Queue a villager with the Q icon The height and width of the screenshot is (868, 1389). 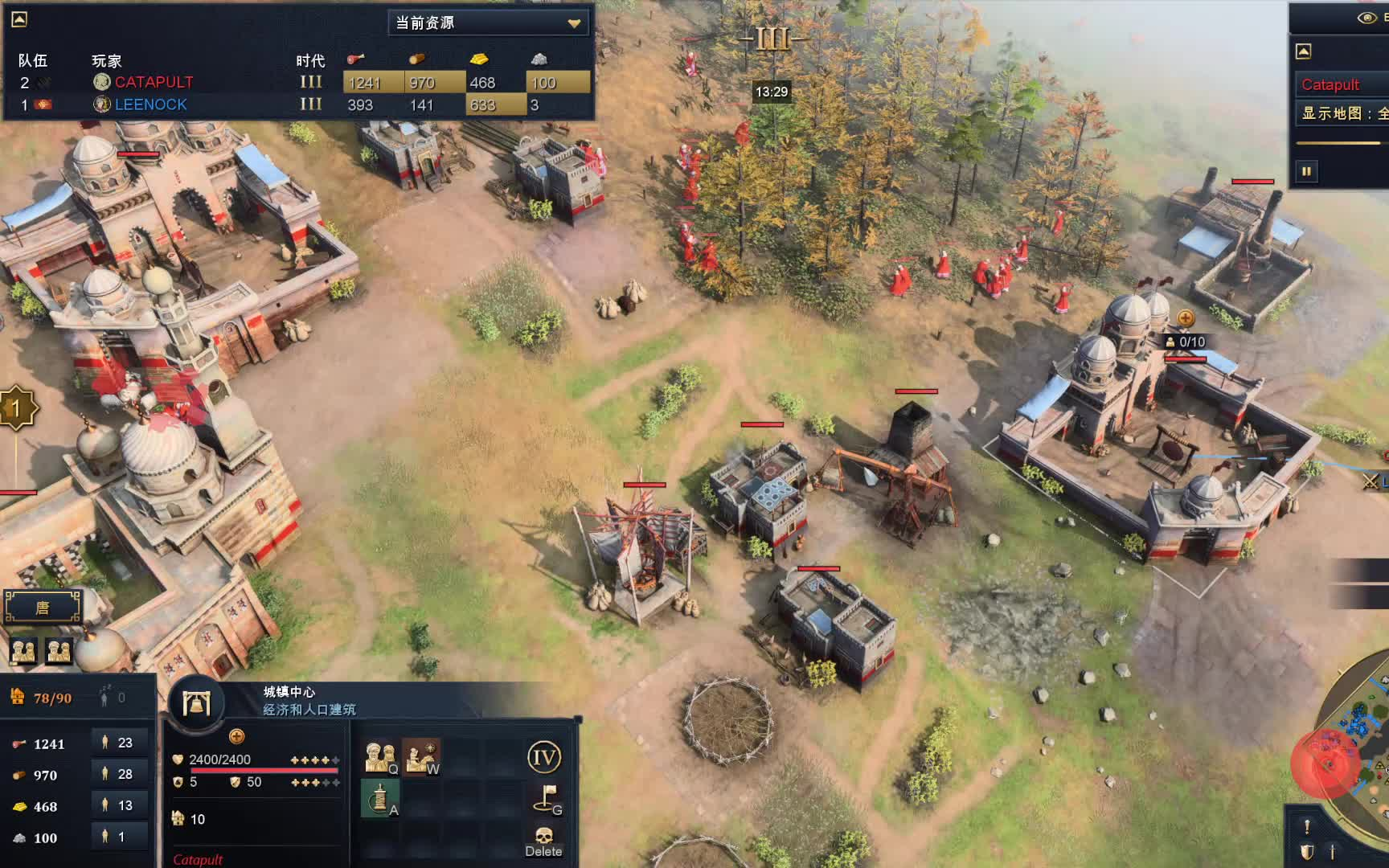(379, 757)
